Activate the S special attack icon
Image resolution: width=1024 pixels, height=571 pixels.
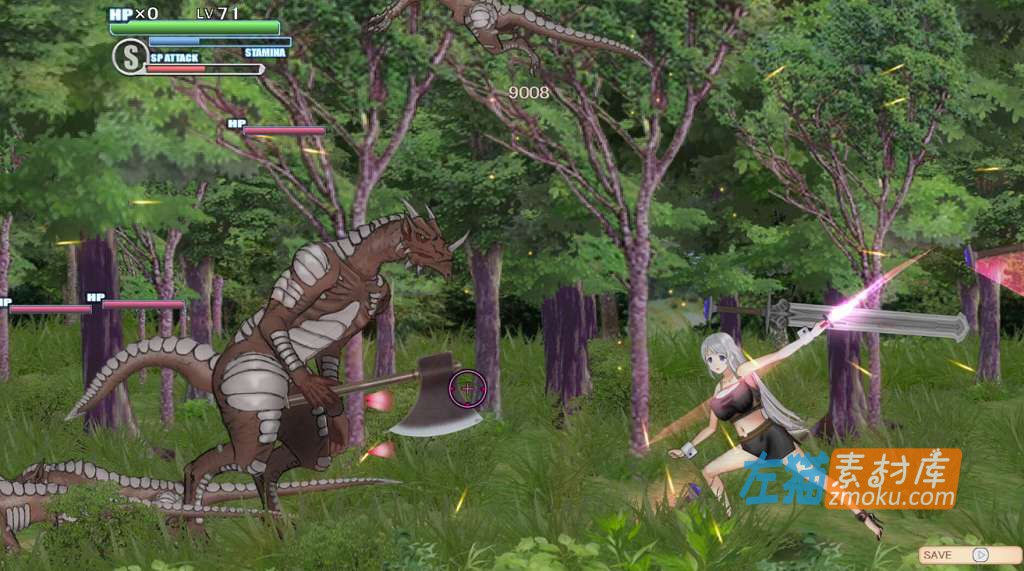click(129, 56)
